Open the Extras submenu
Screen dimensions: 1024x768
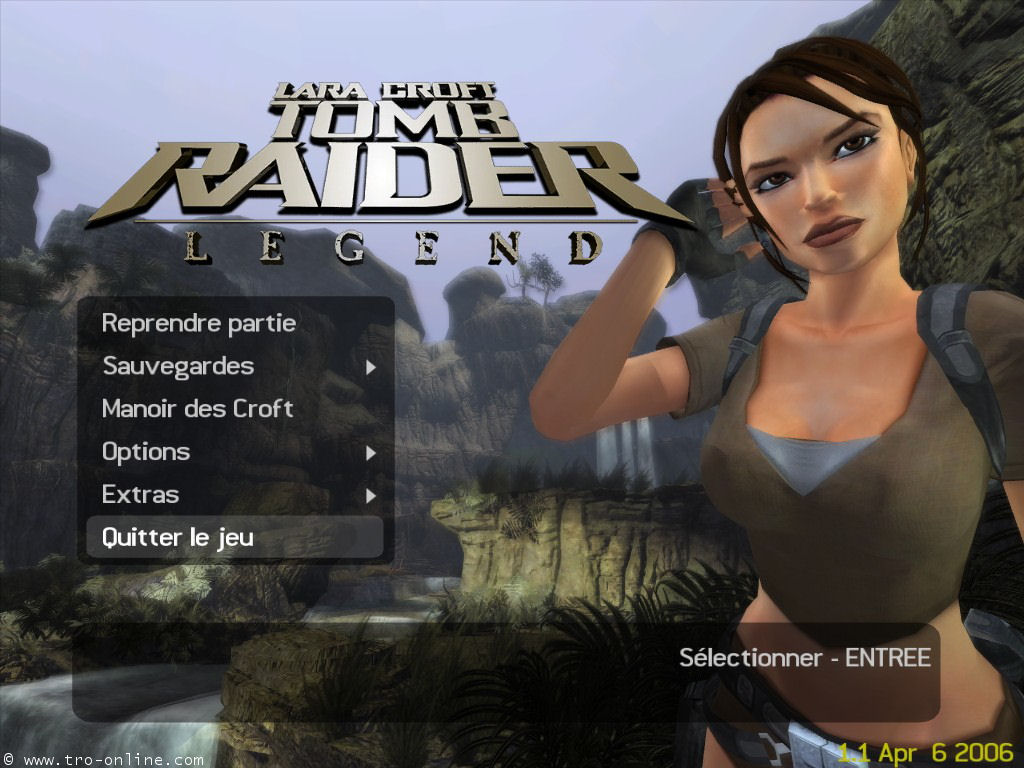tap(141, 495)
